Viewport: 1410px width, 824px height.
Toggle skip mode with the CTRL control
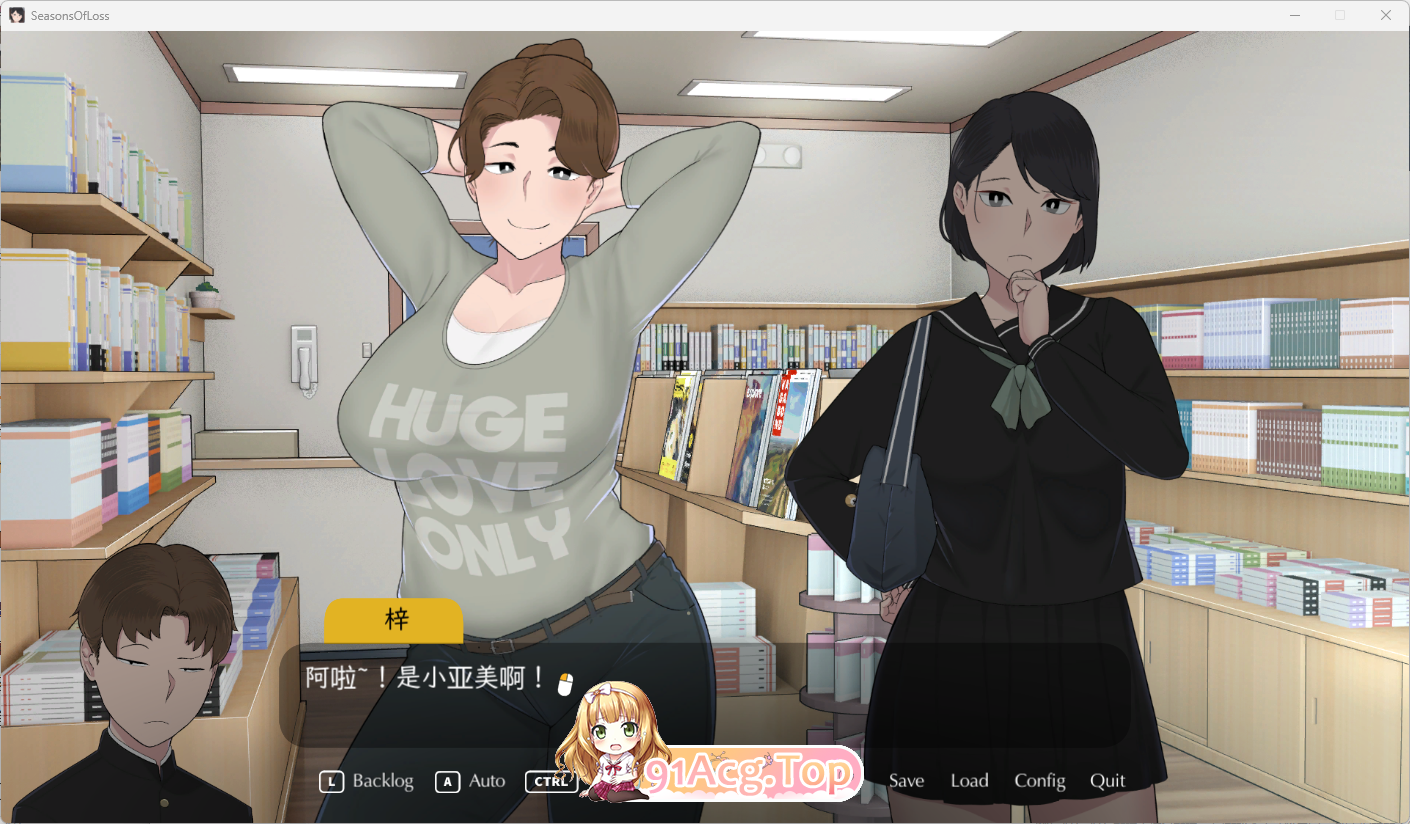pos(549,781)
